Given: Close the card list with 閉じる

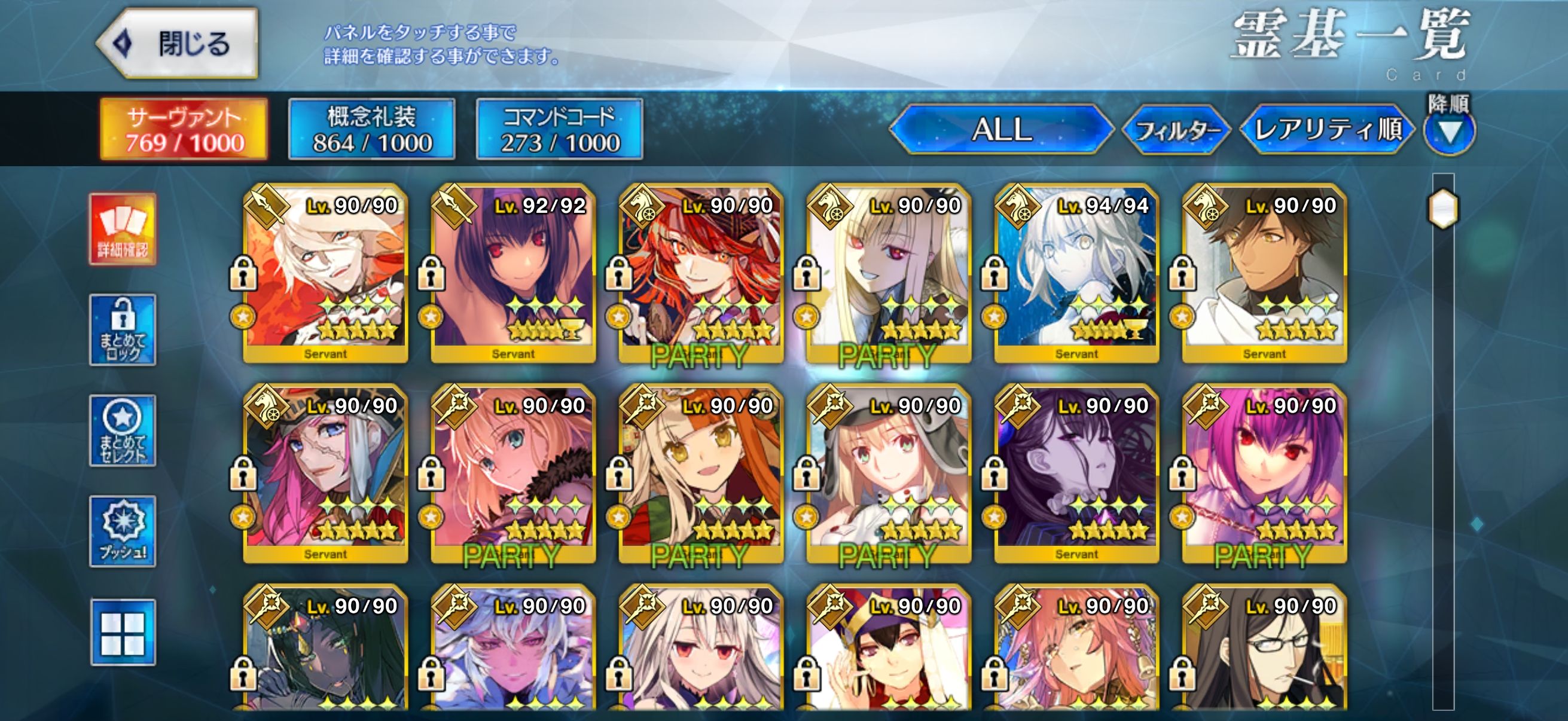Looking at the screenshot, I should (x=178, y=43).
